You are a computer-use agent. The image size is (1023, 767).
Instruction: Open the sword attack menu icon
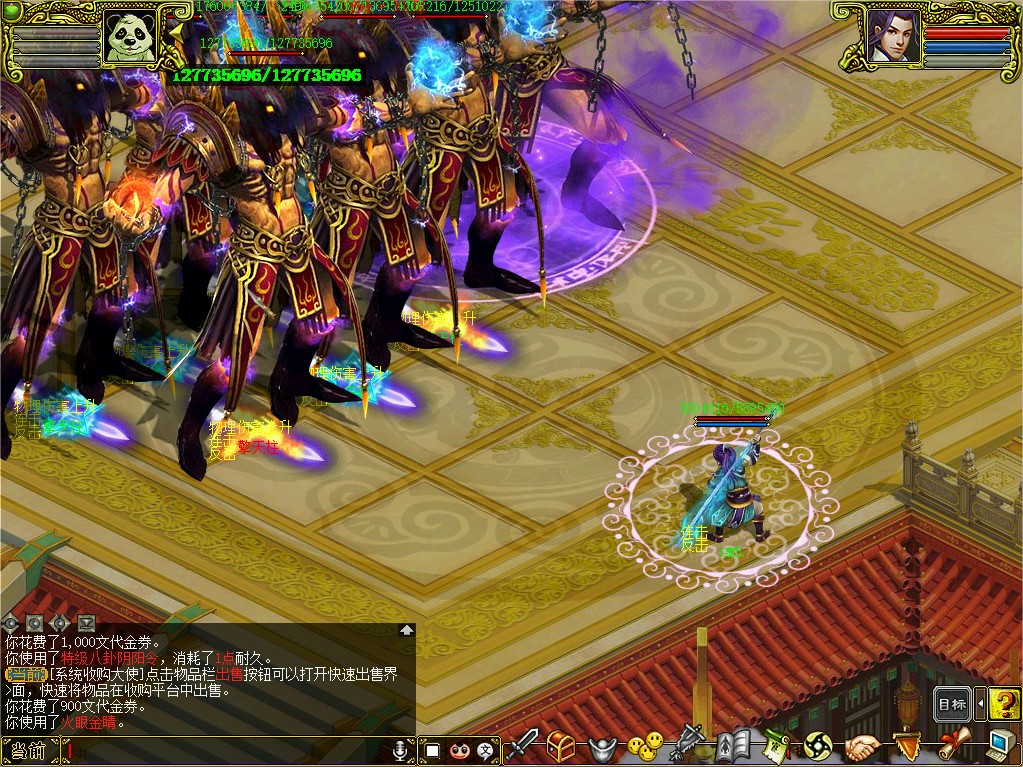pos(522,744)
